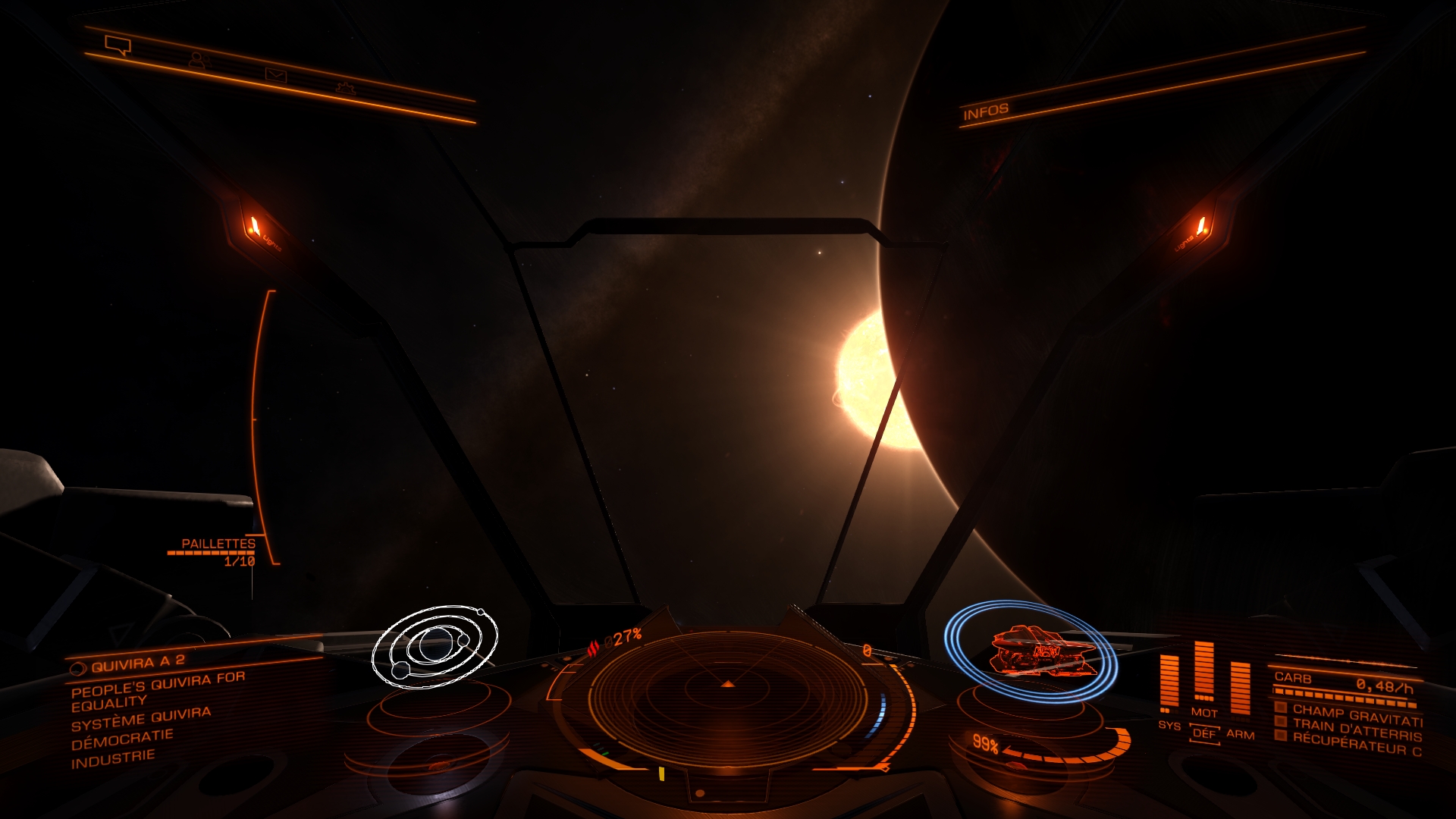Open the chat speech-bubble comms tab
Screen dimensions: 1456x819
point(118,45)
